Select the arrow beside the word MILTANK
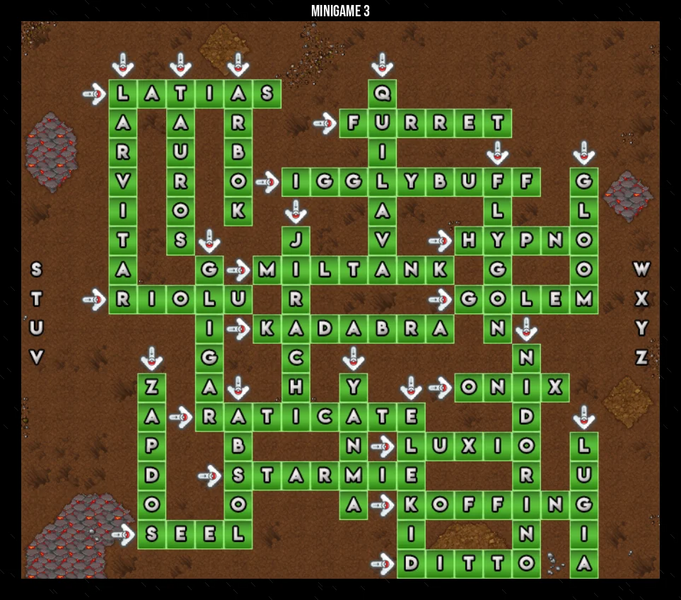This screenshot has width=681, height=600. click(x=238, y=269)
